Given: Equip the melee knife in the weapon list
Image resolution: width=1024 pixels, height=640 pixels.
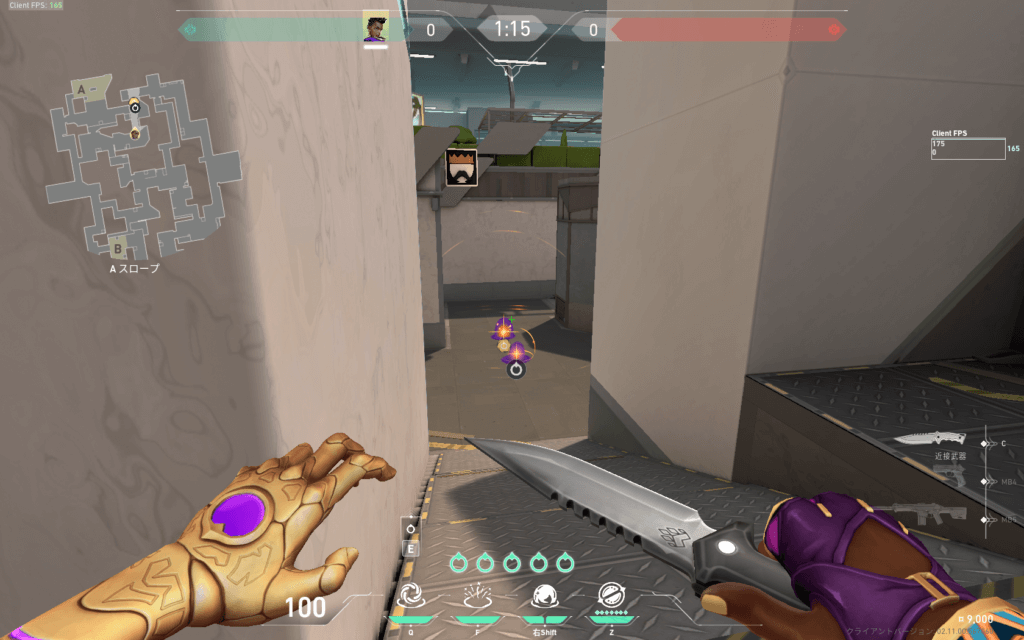Looking at the screenshot, I should [x=929, y=439].
